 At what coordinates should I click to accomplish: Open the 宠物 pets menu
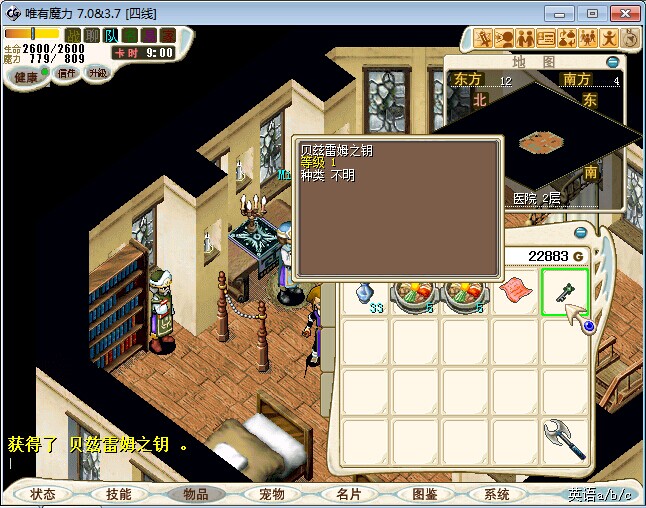(x=272, y=494)
